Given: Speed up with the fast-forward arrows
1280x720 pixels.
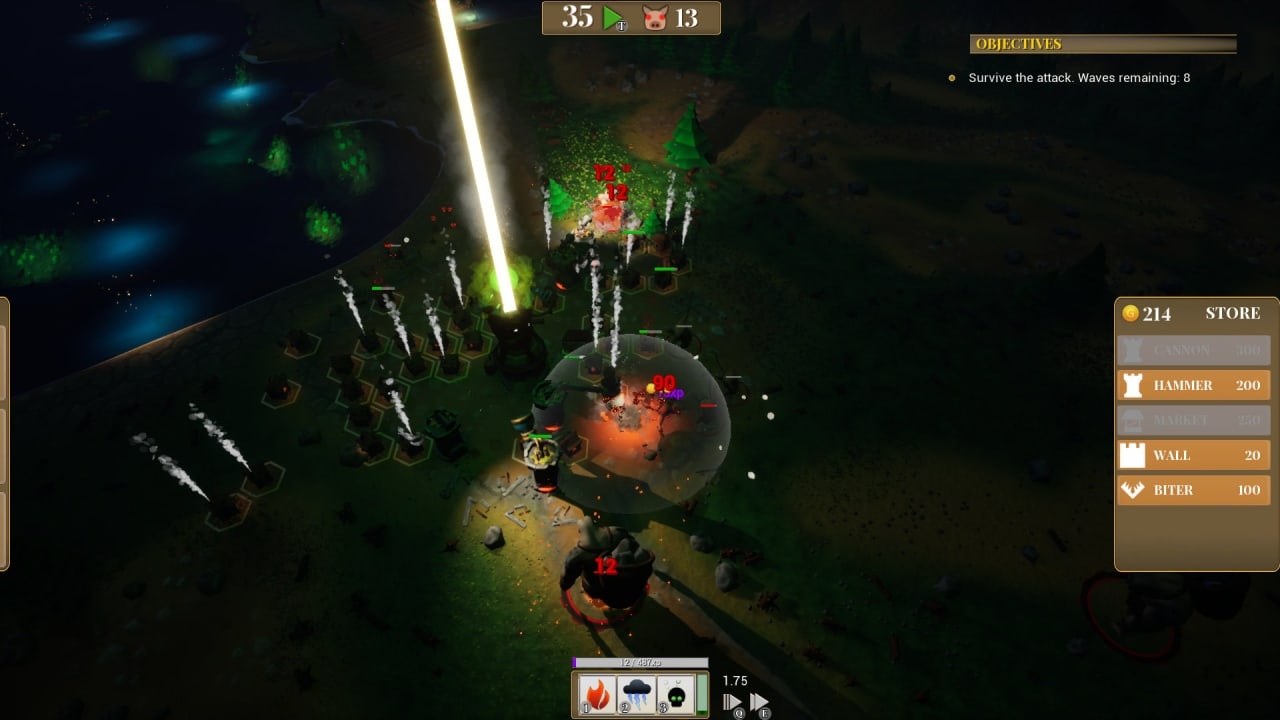Looking at the screenshot, I should pyautogui.click(x=759, y=702).
